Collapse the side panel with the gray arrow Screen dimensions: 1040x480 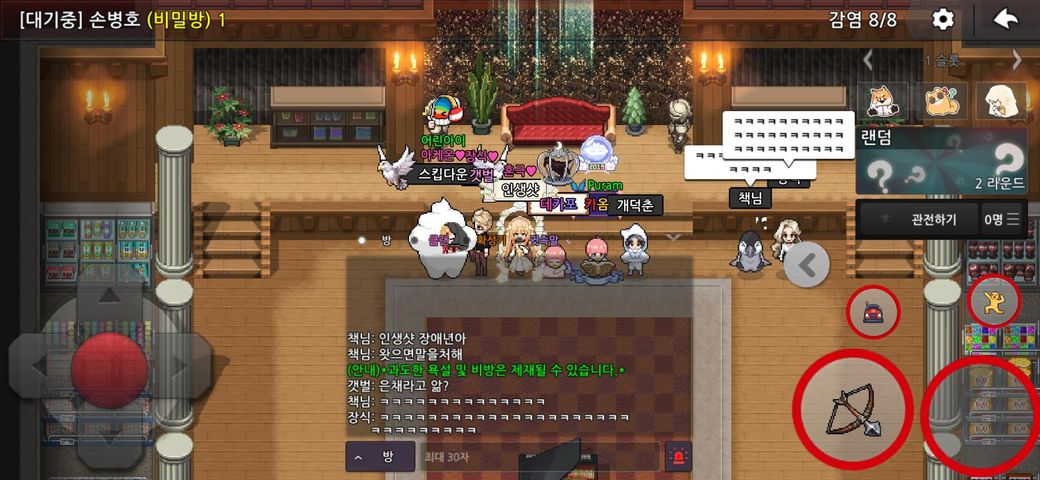coord(807,265)
